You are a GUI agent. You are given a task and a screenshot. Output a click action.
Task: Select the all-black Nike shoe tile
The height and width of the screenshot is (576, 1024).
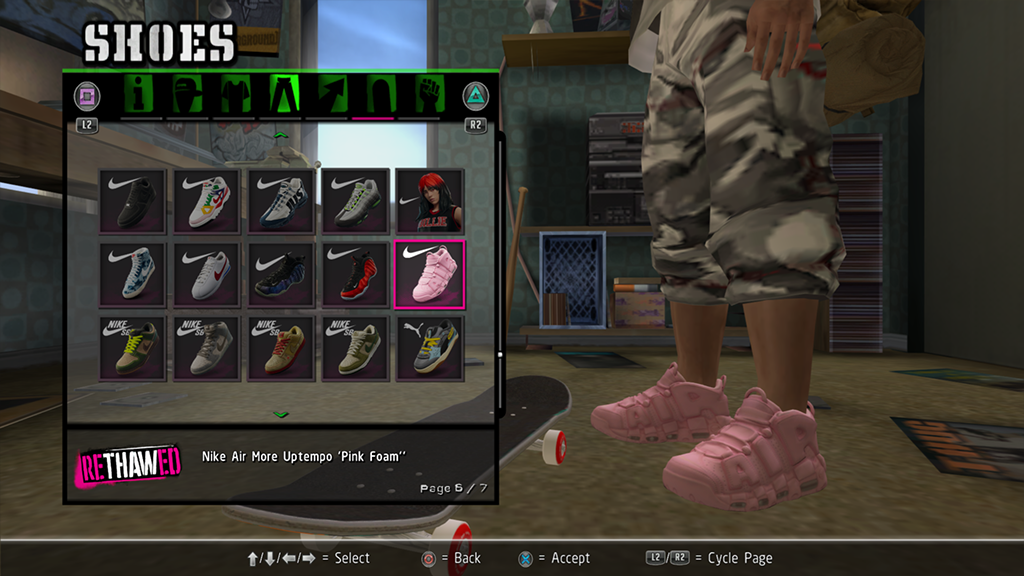coord(133,201)
